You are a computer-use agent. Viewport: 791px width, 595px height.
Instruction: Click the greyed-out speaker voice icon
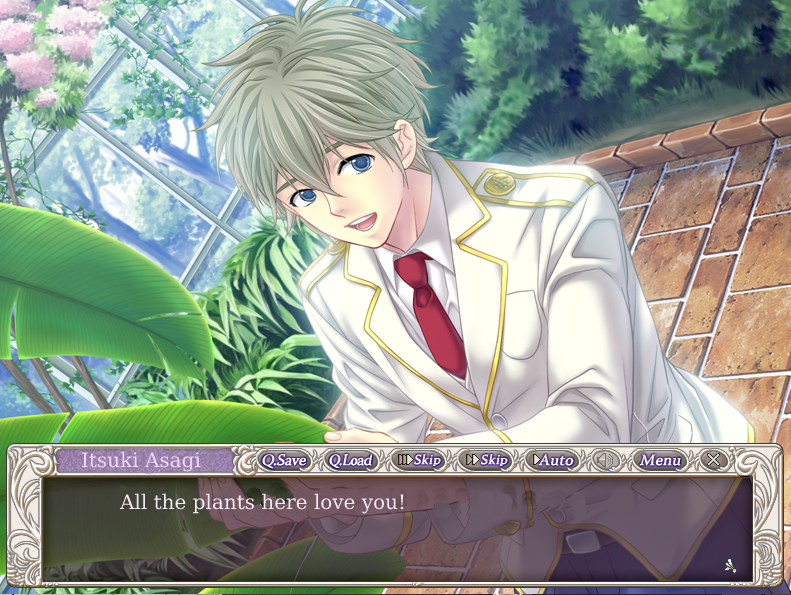[x=606, y=460]
